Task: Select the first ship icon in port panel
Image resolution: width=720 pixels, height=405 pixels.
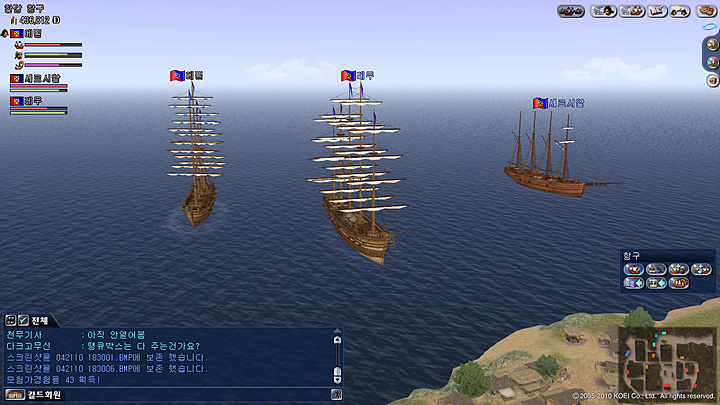Action: [633, 269]
